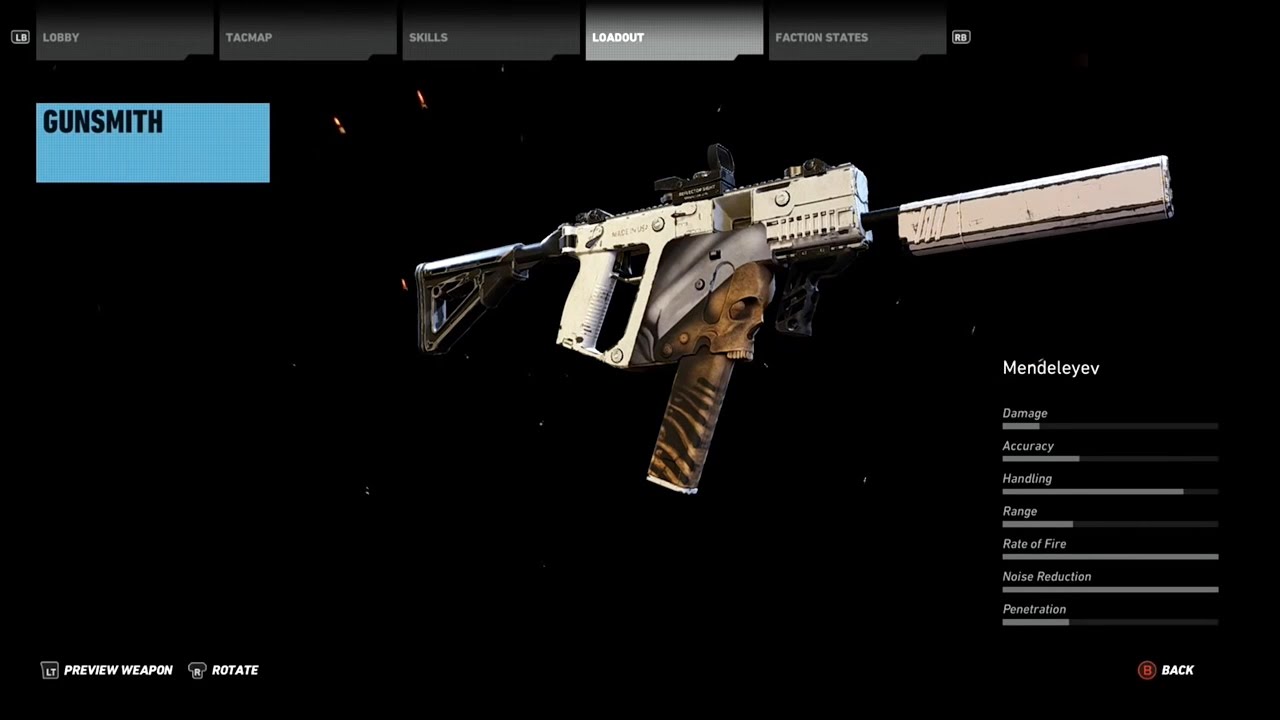This screenshot has width=1280, height=720.
Task: Click the Damage stat bar
Action: tap(1110, 426)
